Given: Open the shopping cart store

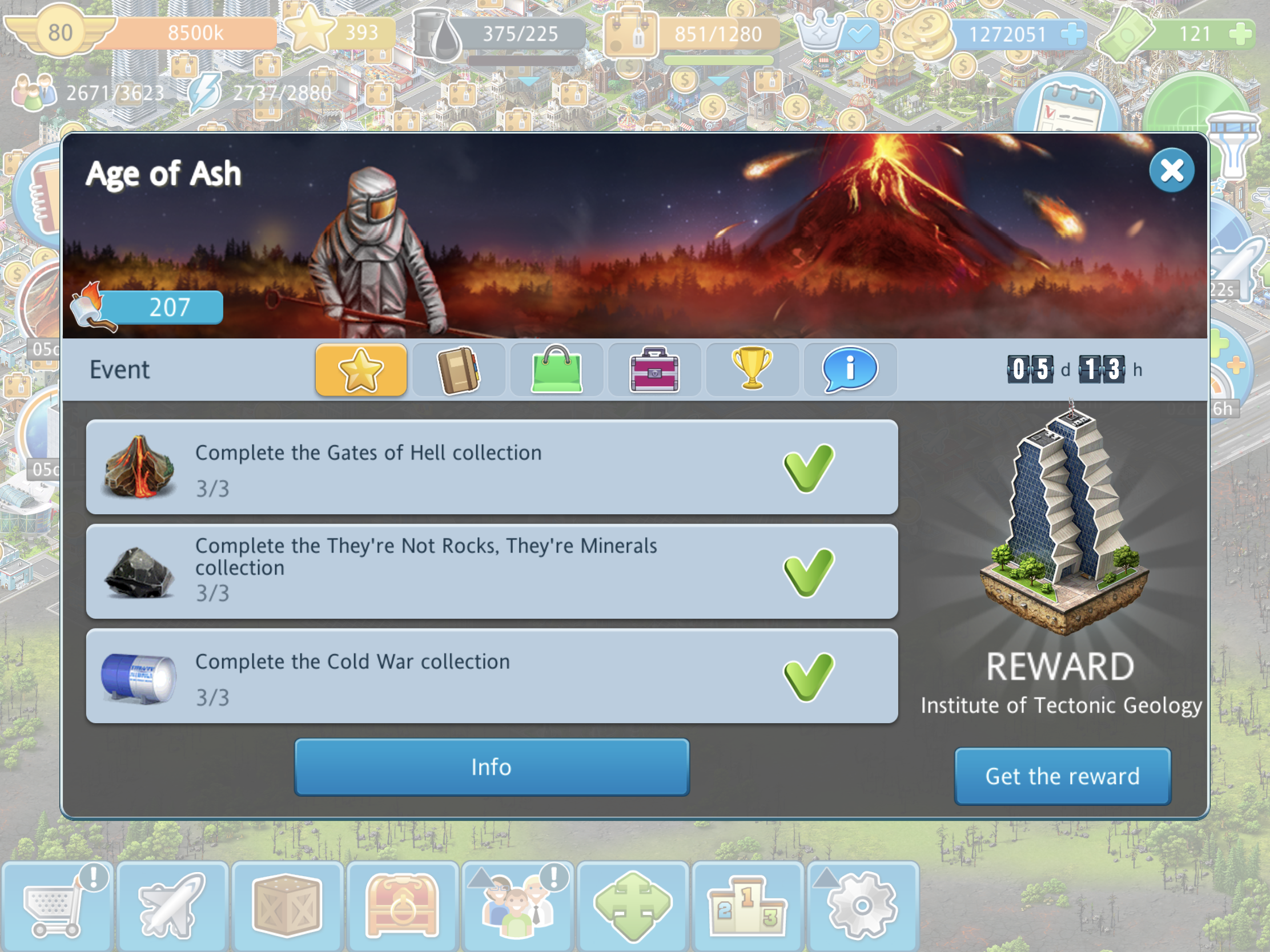Looking at the screenshot, I should tap(57, 907).
